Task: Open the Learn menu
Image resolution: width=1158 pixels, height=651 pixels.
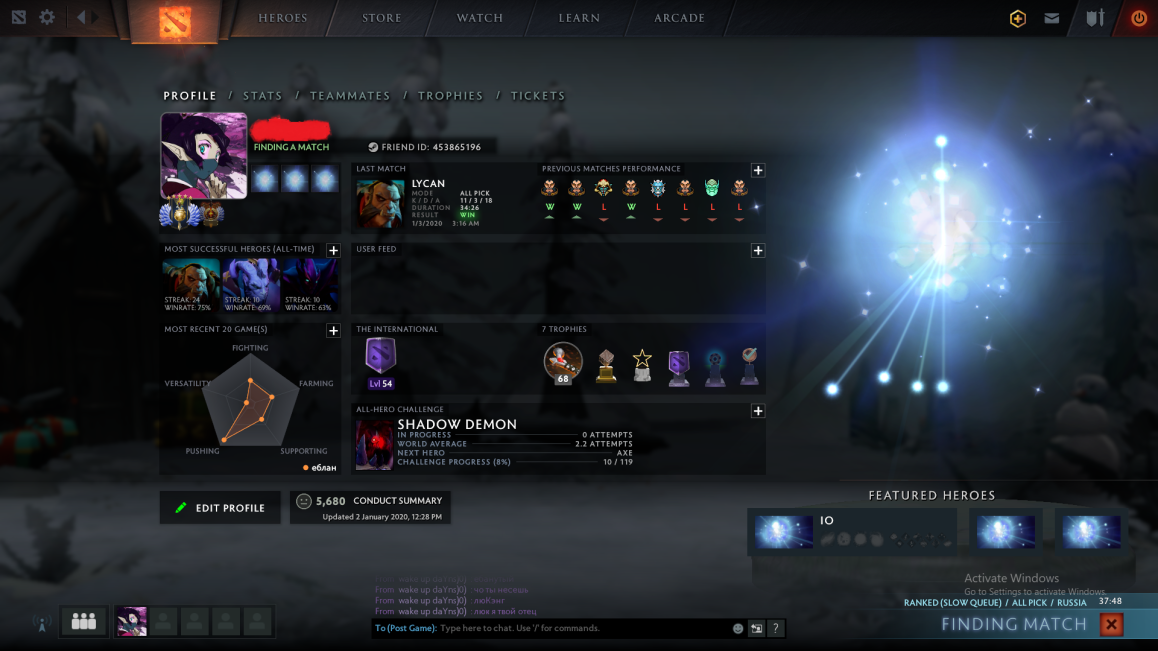Action: (579, 18)
